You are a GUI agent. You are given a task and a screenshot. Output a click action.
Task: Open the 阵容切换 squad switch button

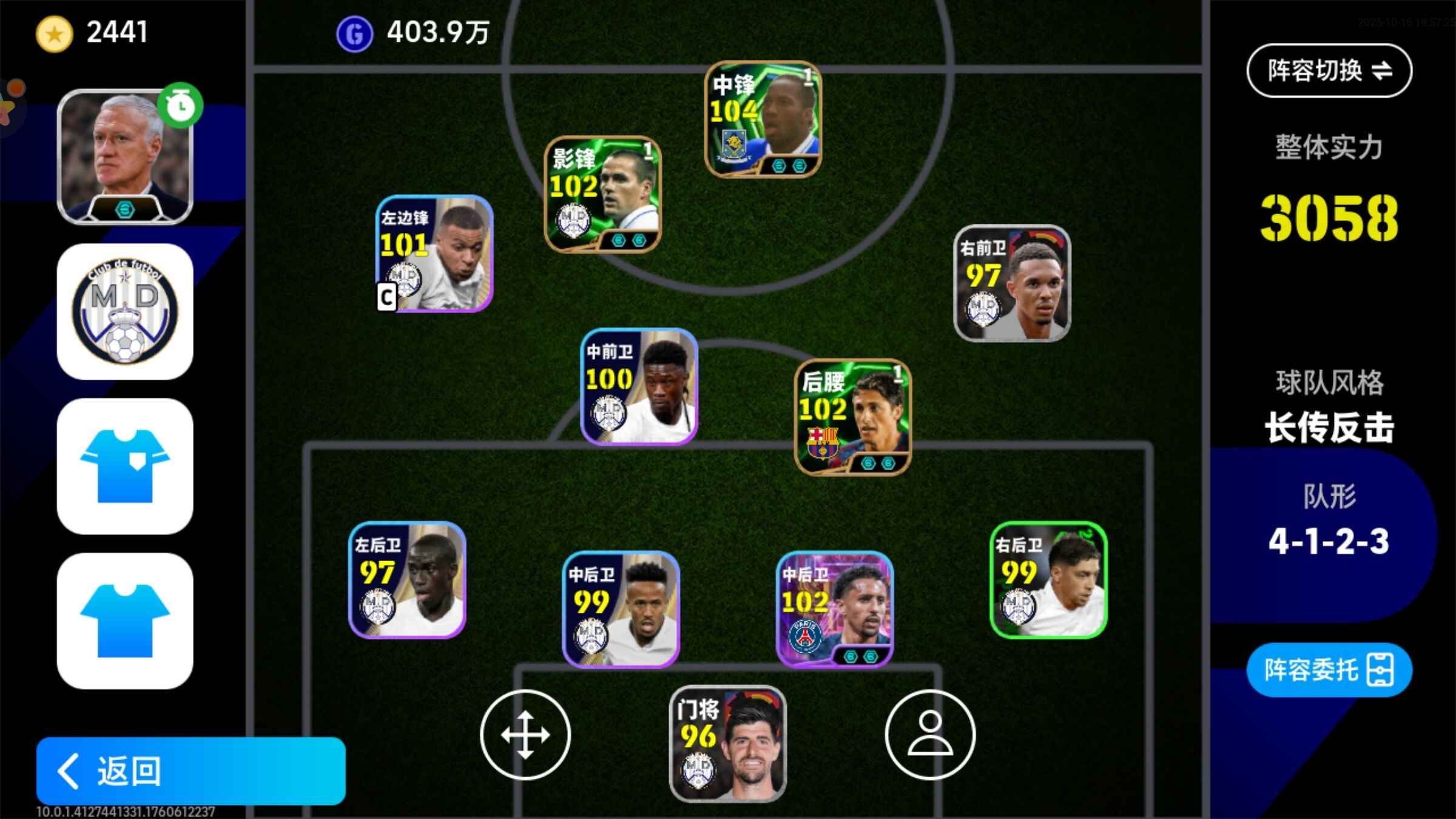tap(1329, 70)
